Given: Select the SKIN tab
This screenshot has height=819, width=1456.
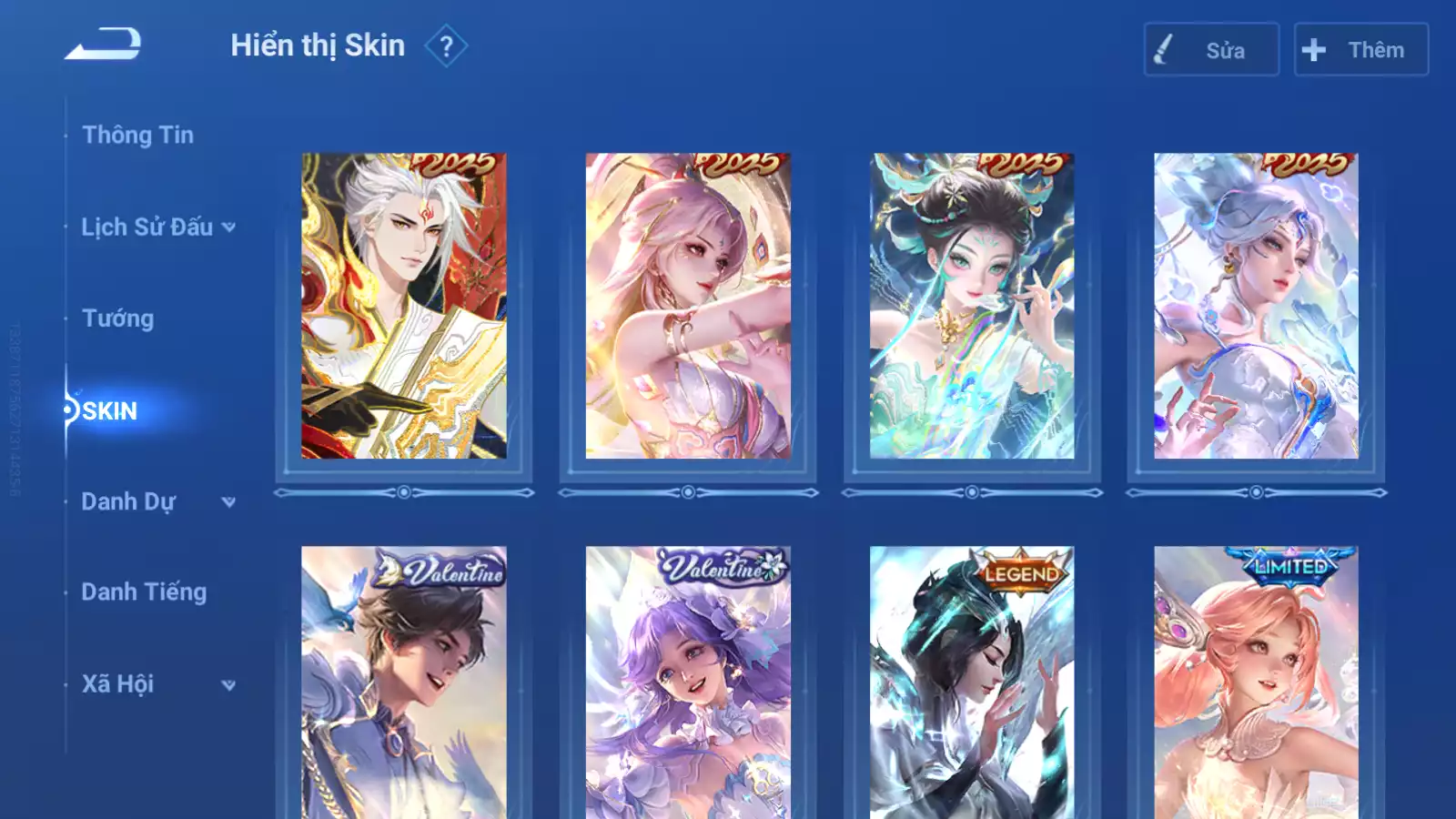Looking at the screenshot, I should pyautogui.click(x=109, y=410).
